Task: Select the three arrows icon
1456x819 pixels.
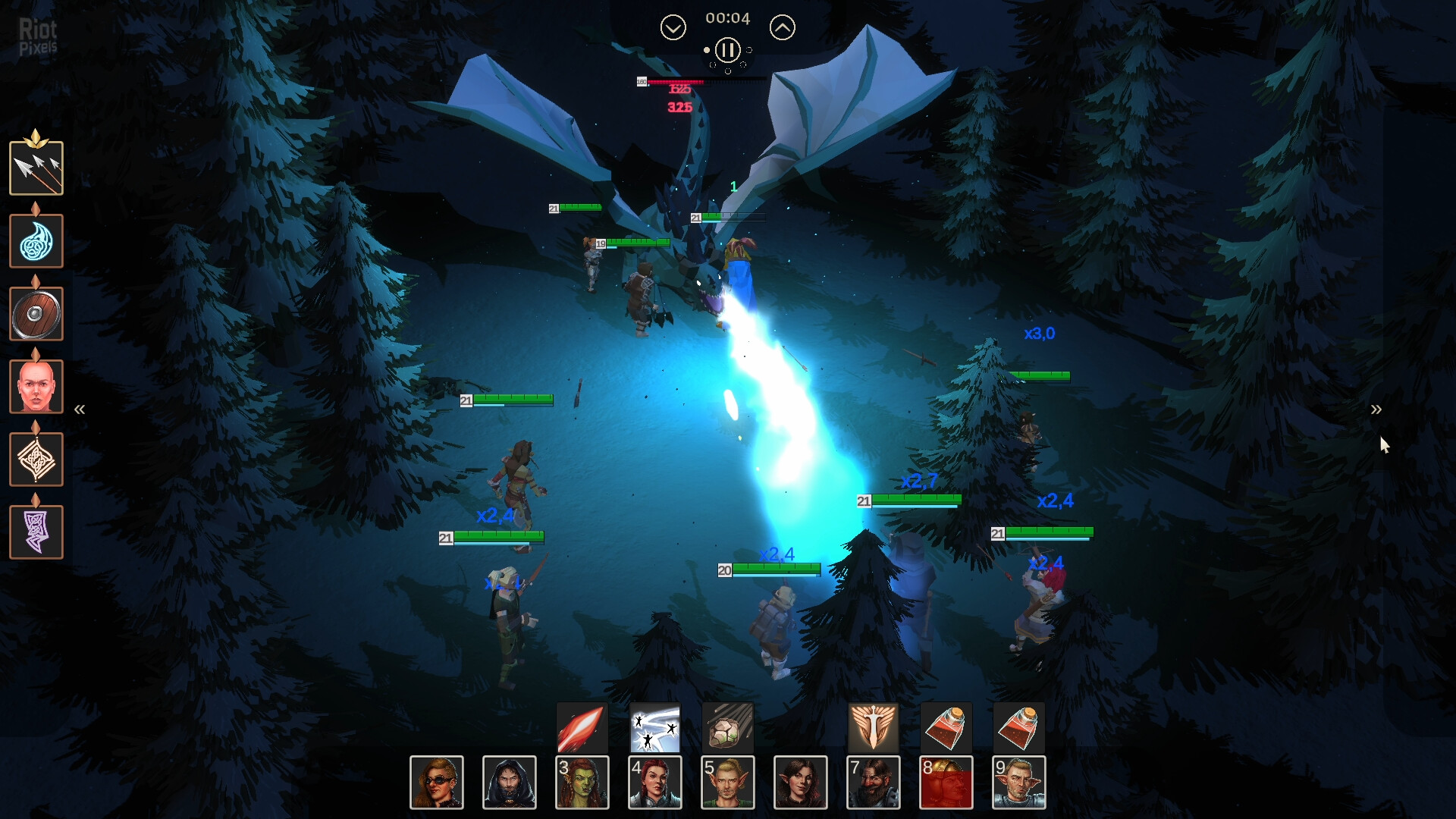Action: pos(36,168)
